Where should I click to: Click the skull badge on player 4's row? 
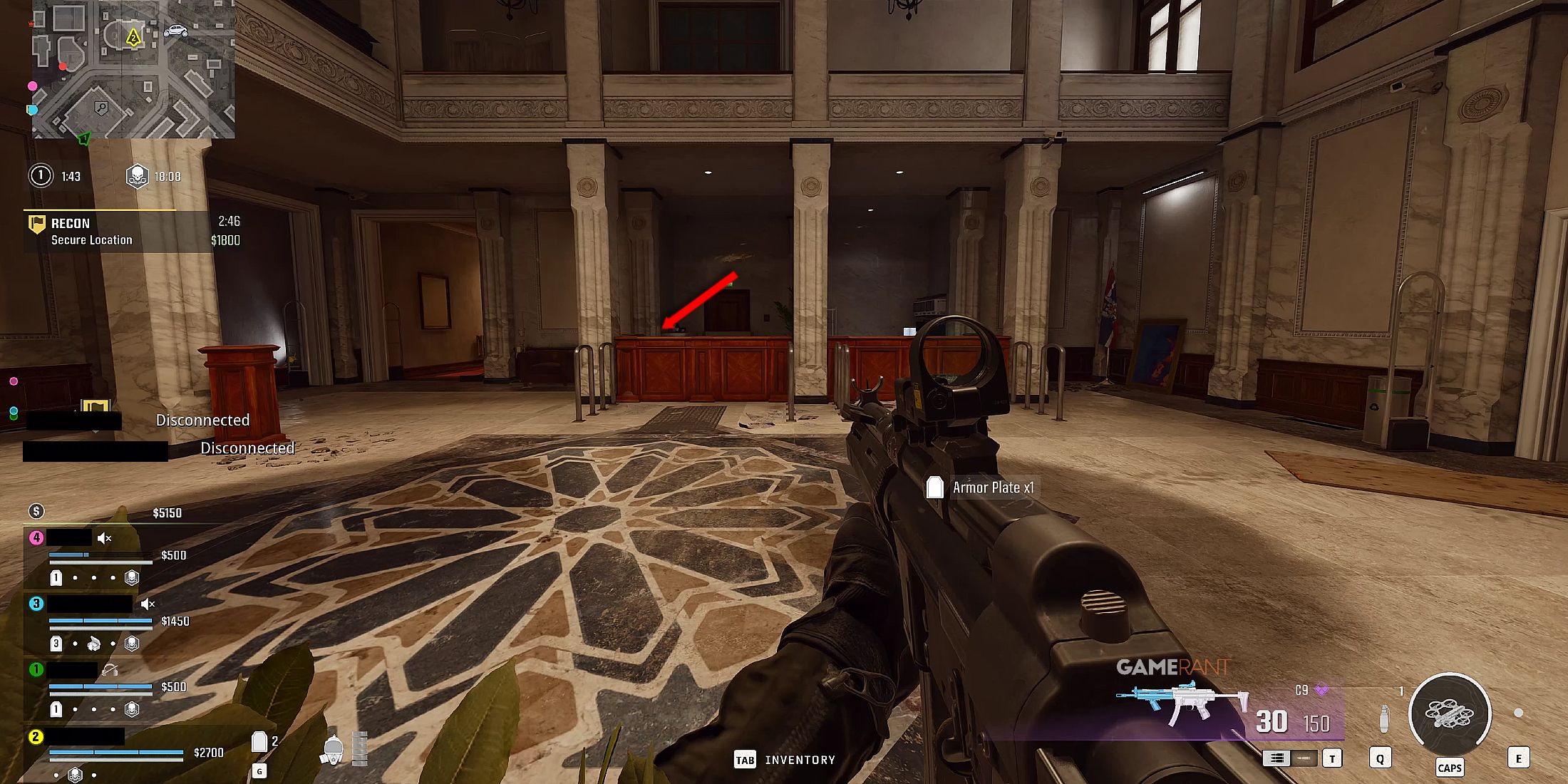pyautogui.click(x=131, y=577)
